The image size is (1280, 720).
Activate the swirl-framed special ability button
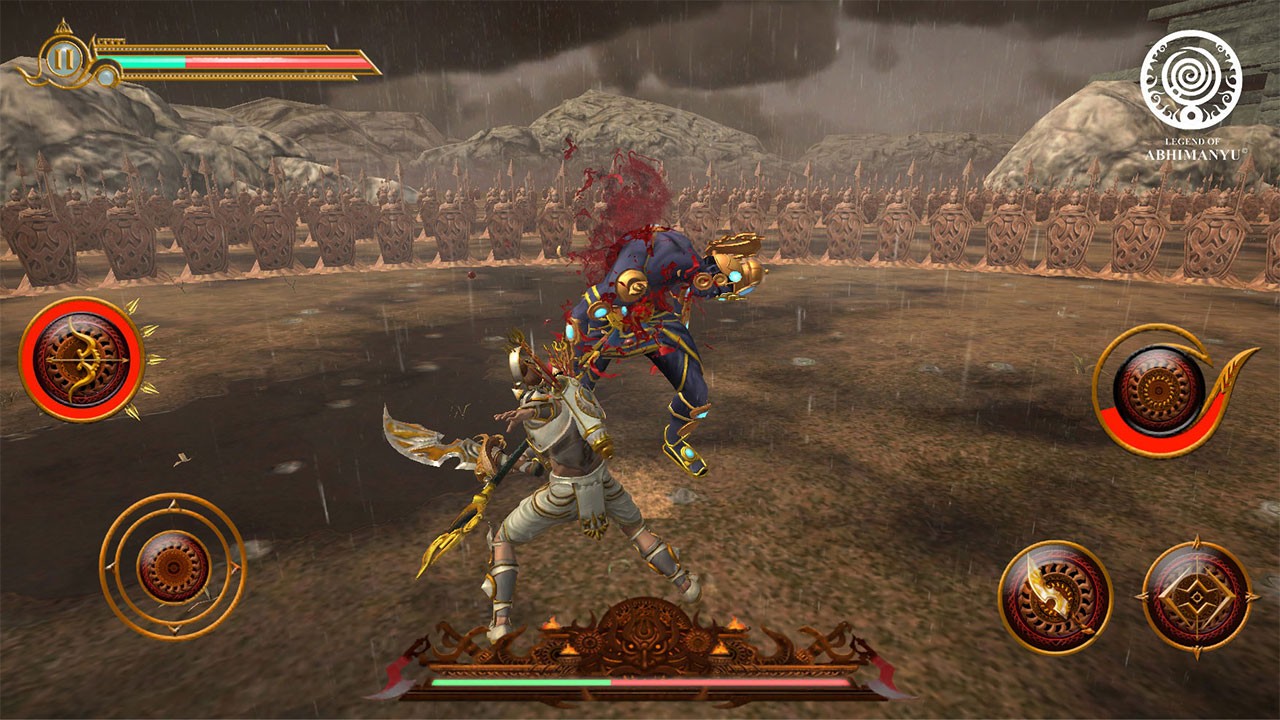coord(1159,388)
